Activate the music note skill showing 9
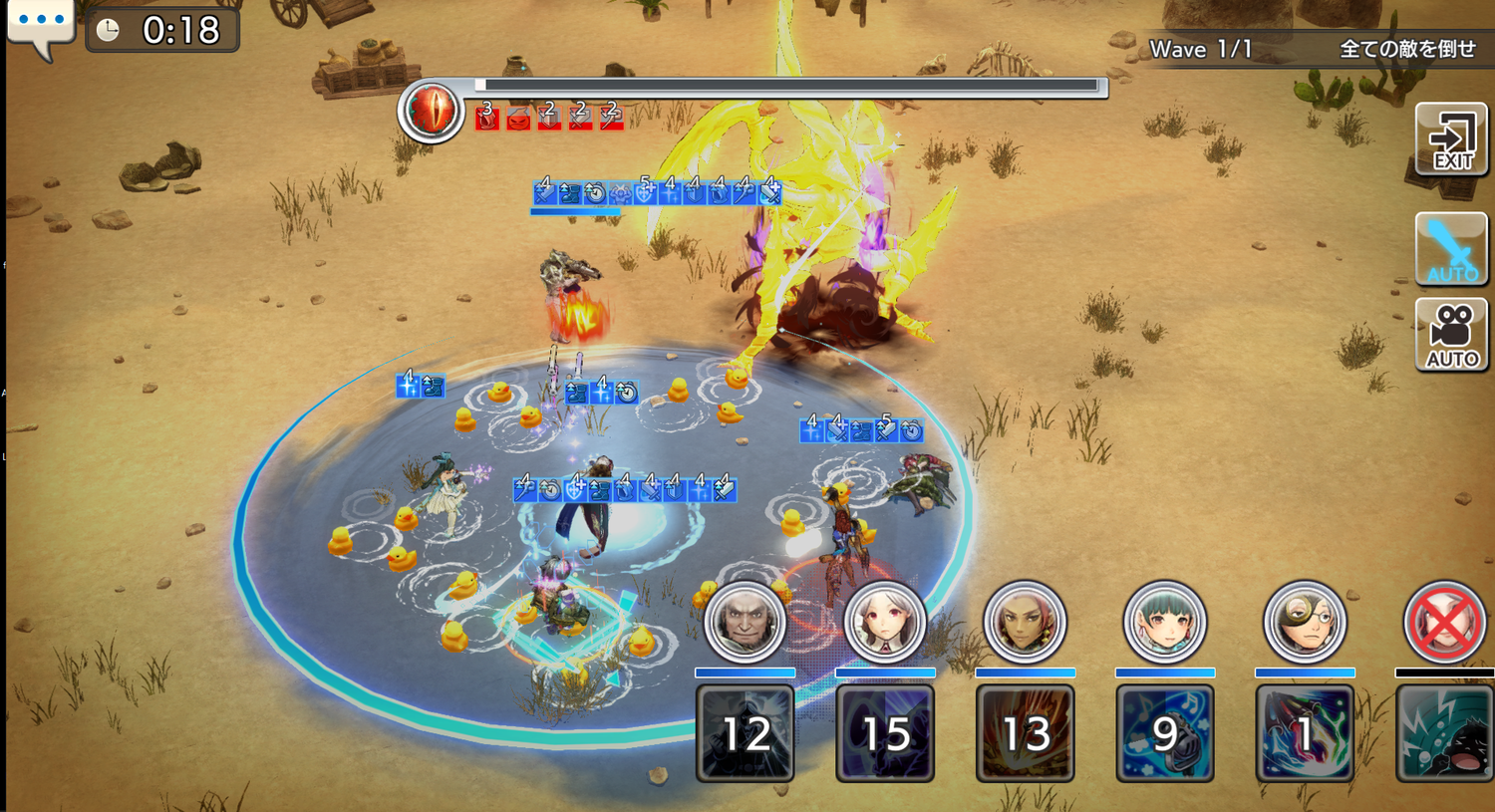The width and height of the screenshot is (1495, 812). point(1165,733)
